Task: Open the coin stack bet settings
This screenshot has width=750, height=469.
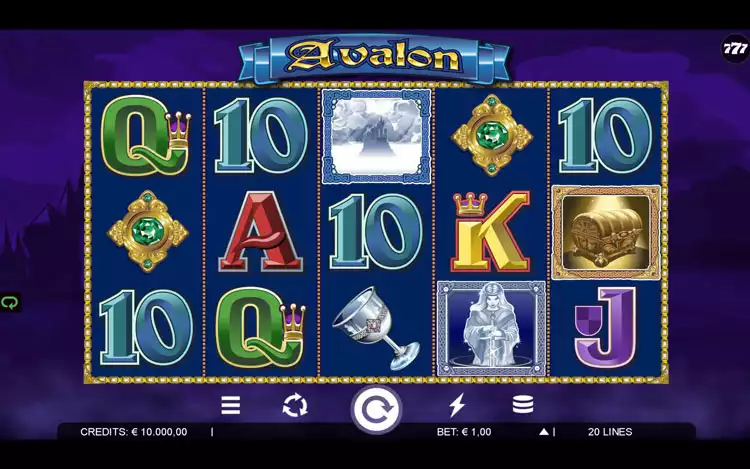Action: coord(522,405)
